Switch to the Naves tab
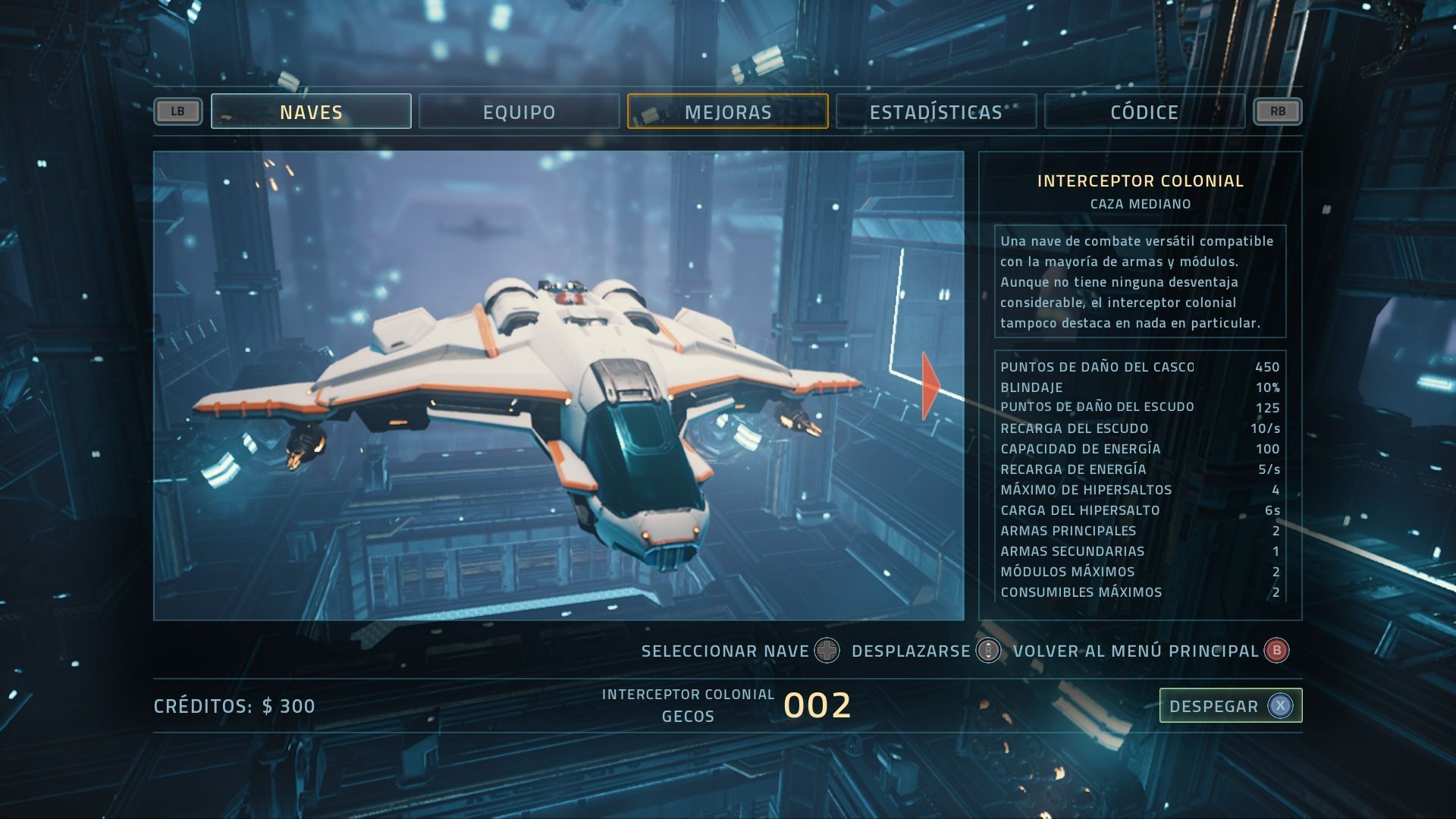 (x=311, y=111)
